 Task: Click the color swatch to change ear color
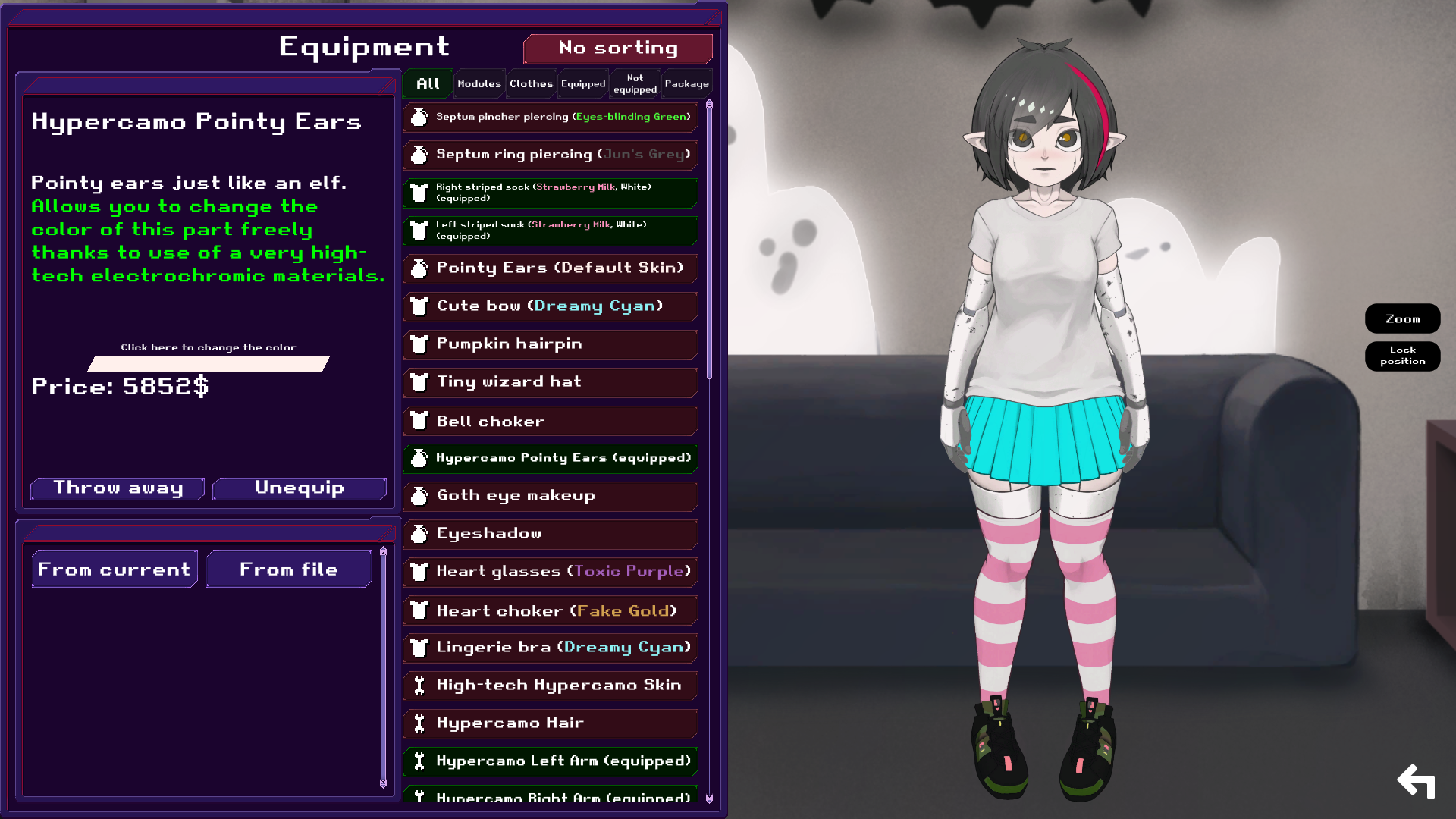pos(208,364)
